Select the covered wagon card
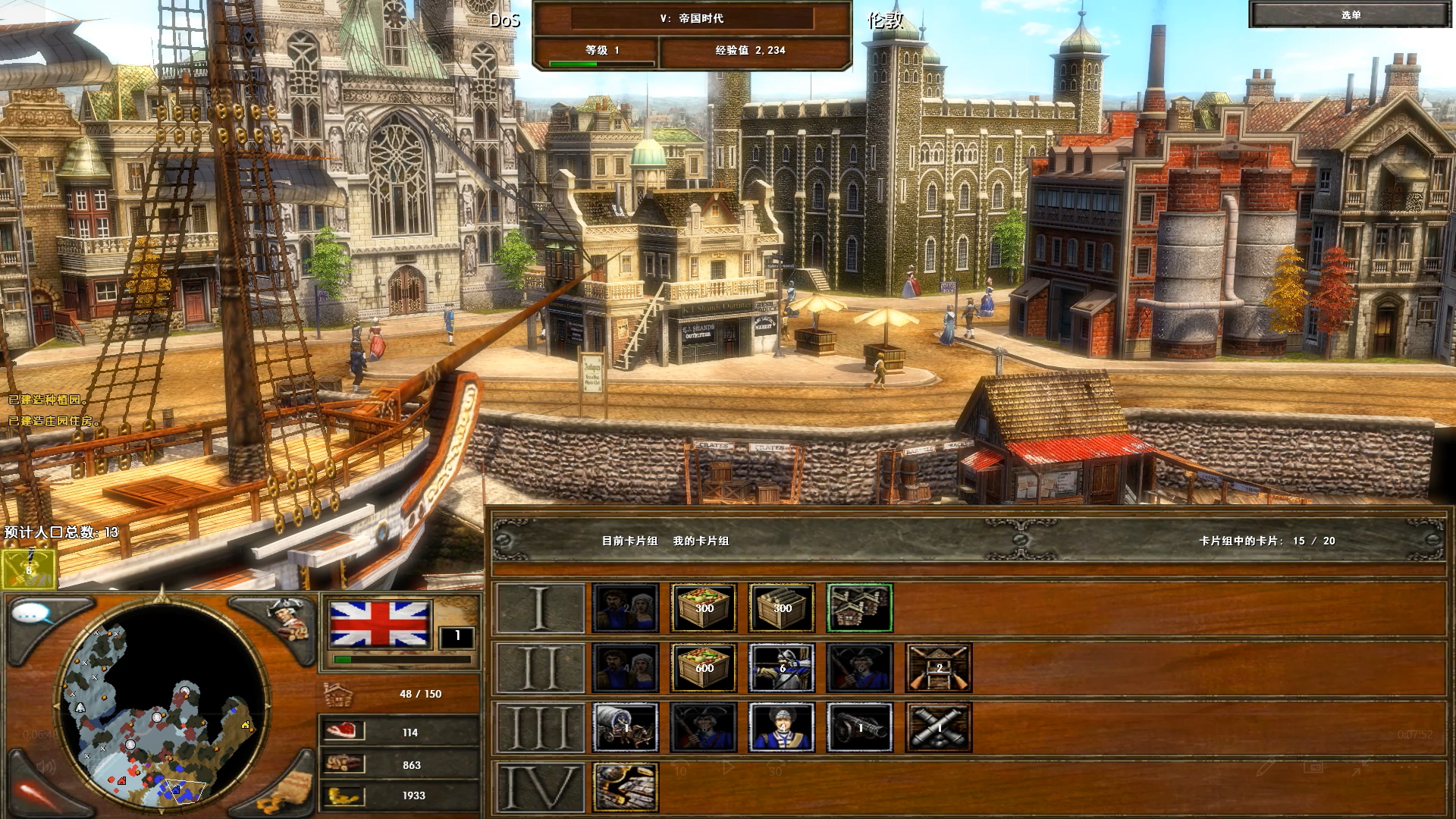Screen dimensions: 1456x819 [626, 727]
